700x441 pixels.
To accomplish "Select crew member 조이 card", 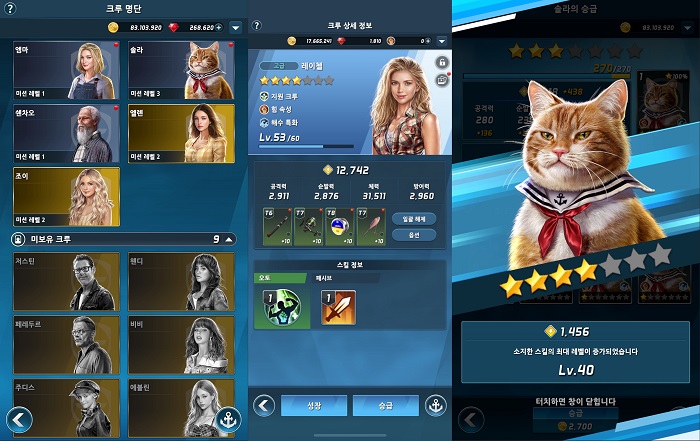I will coord(66,197).
